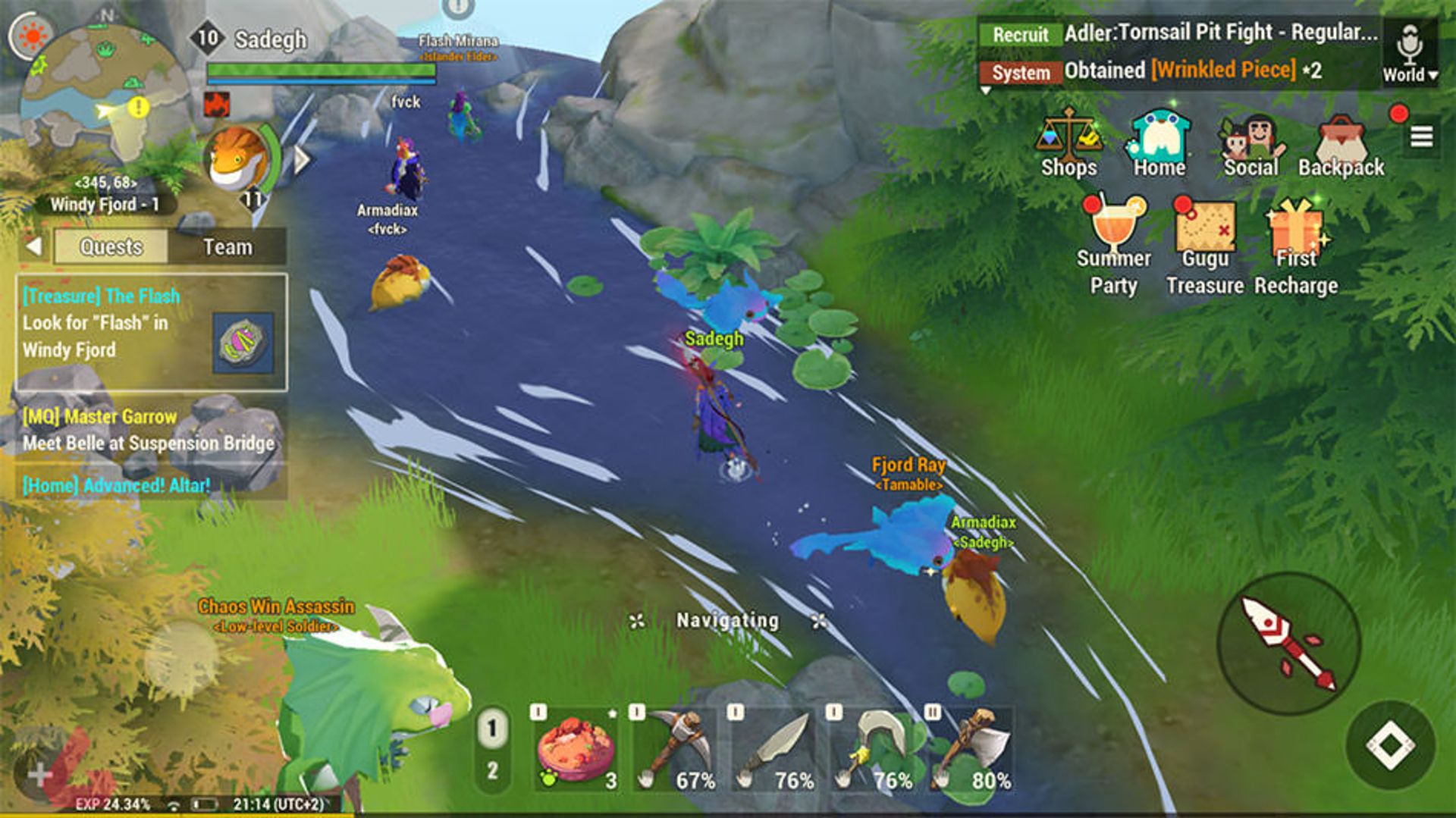This screenshot has width=1456, height=818.
Task: Expand the hamburger main menu
Action: click(1421, 136)
